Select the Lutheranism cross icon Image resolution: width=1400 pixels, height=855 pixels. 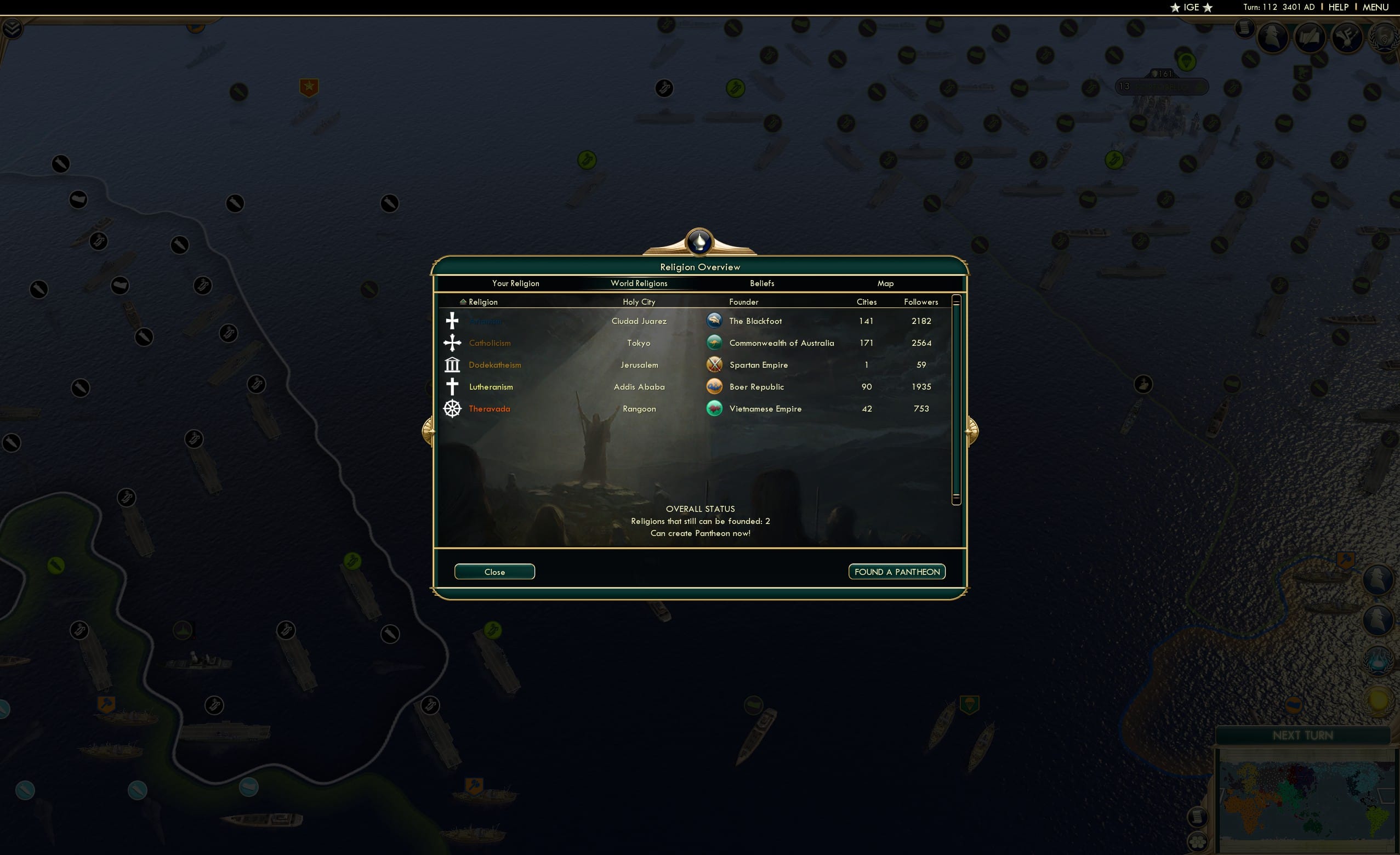tap(452, 386)
